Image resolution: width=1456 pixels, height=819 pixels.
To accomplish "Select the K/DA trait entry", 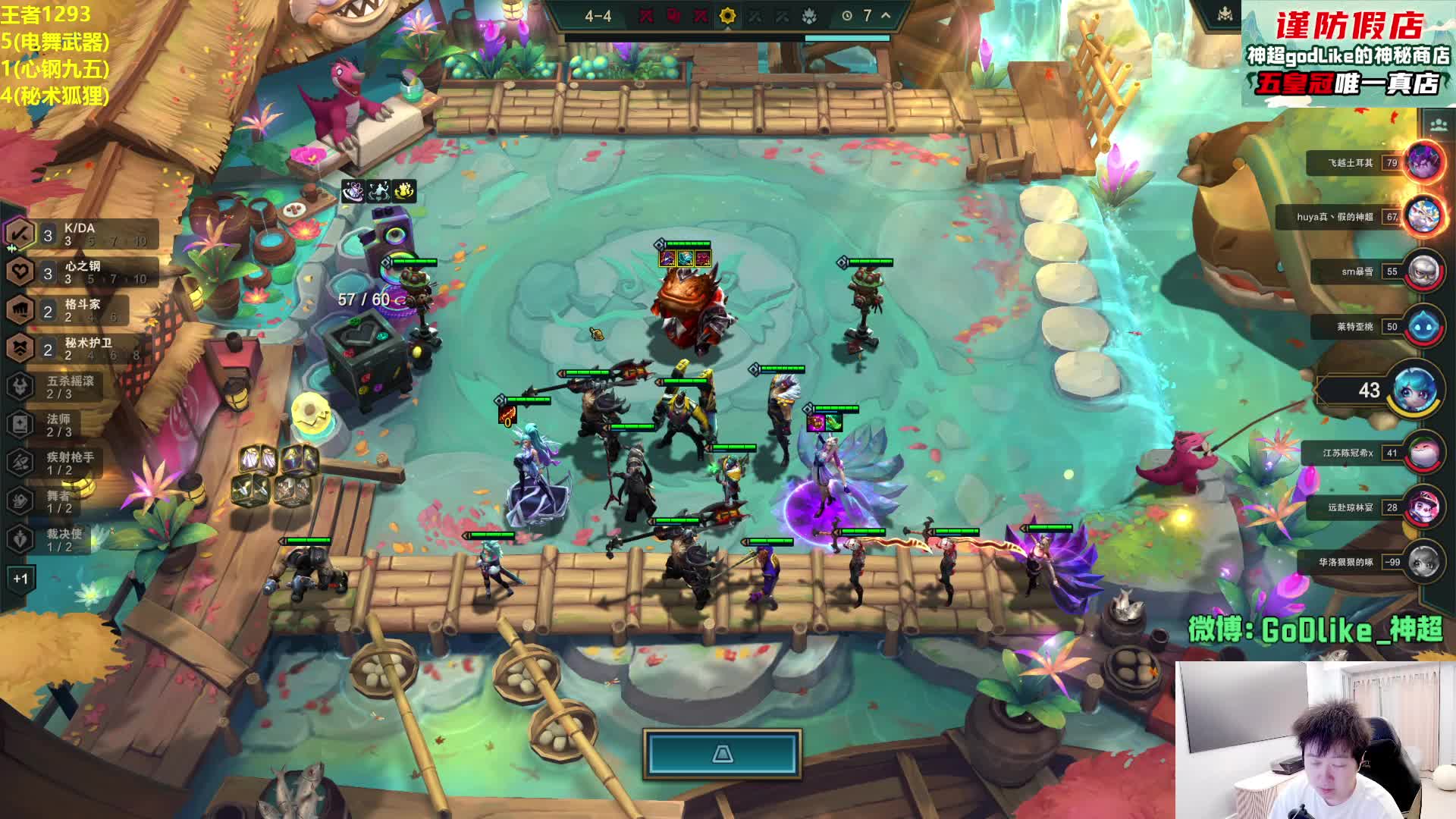I will click(x=80, y=234).
